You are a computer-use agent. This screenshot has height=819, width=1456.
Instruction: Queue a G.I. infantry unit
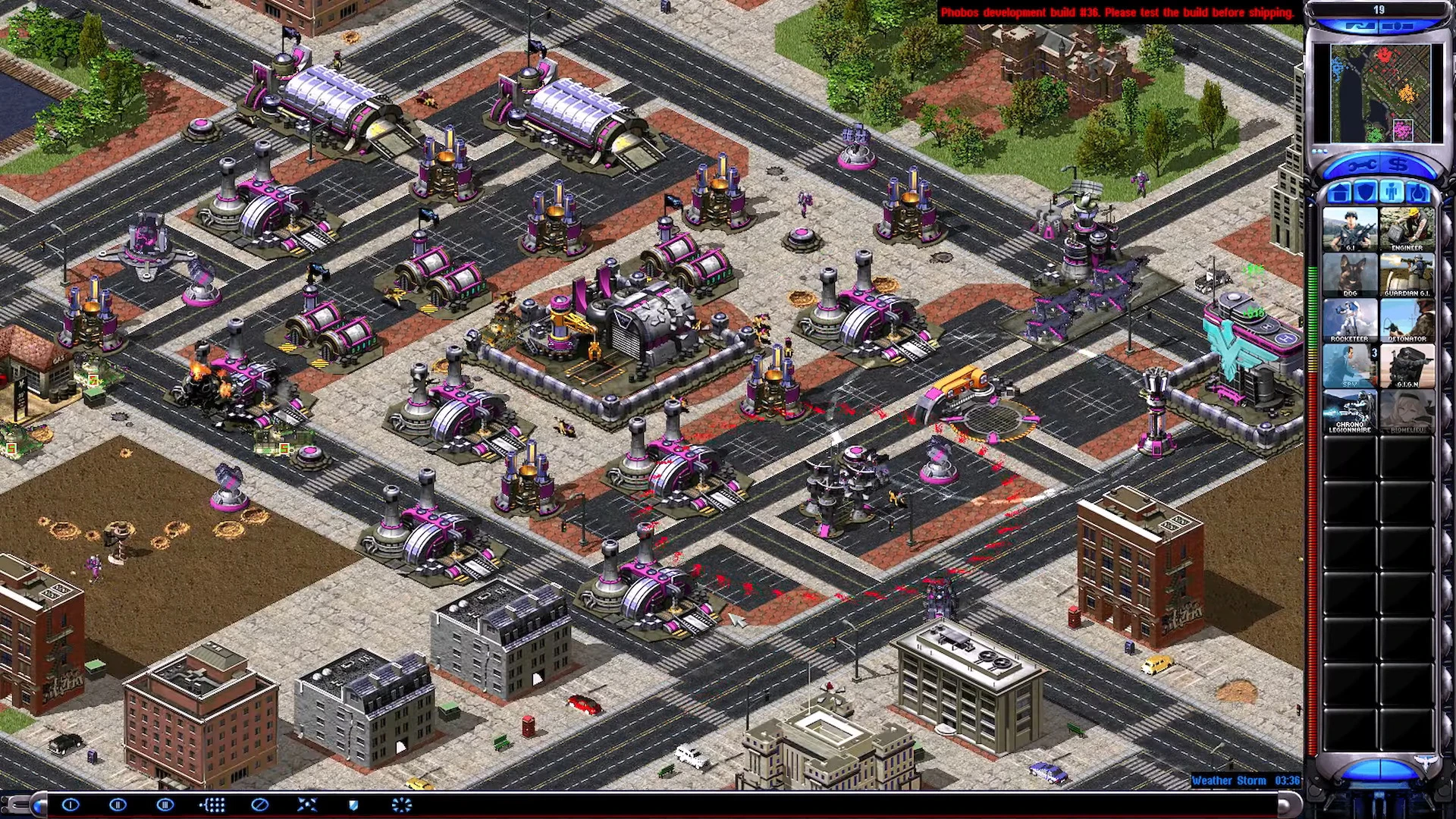coord(1350,229)
